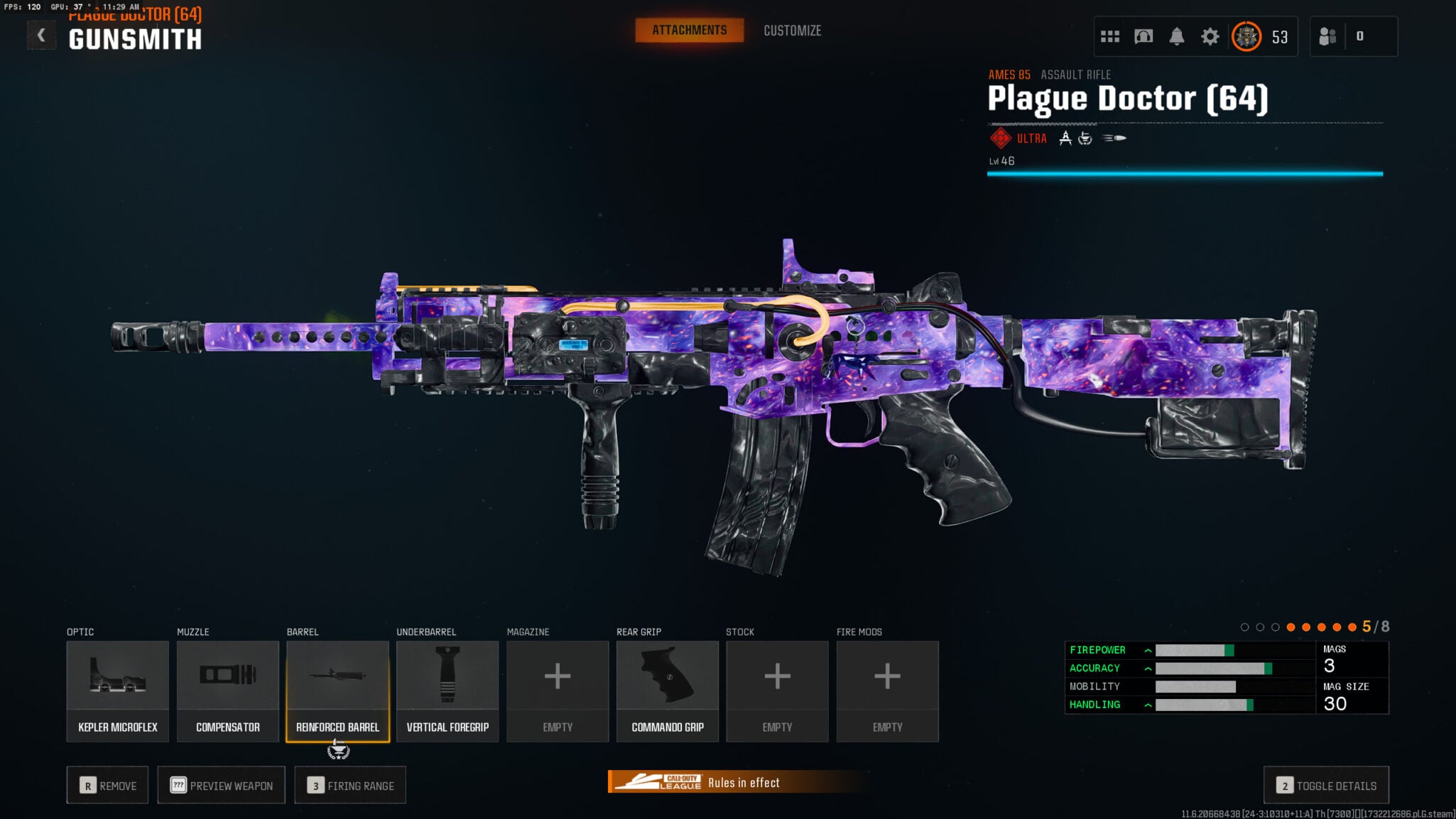
Task: Open the grid menu icon
Action: coord(1109,36)
